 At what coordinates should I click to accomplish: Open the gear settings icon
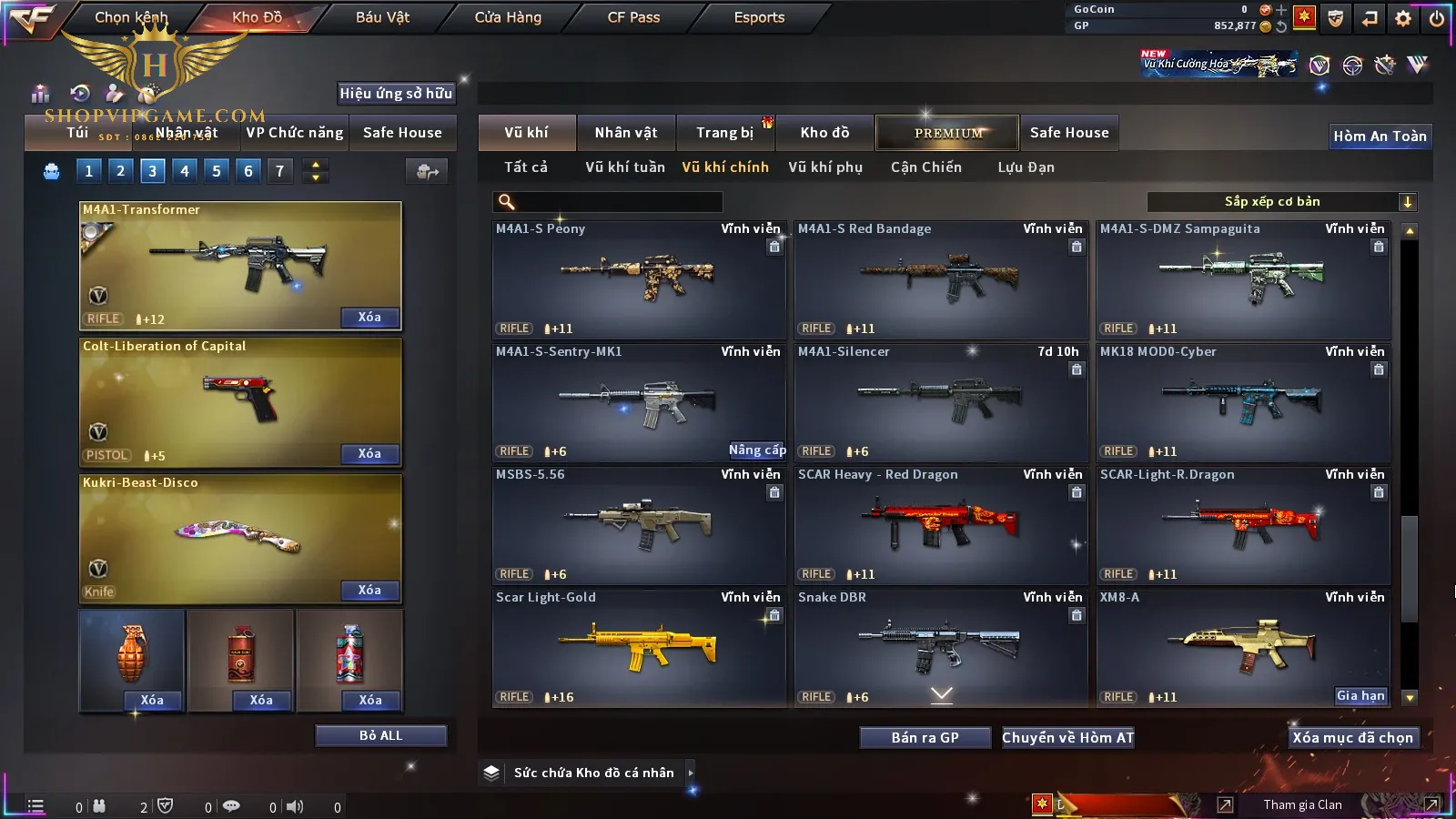point(1403,18)
